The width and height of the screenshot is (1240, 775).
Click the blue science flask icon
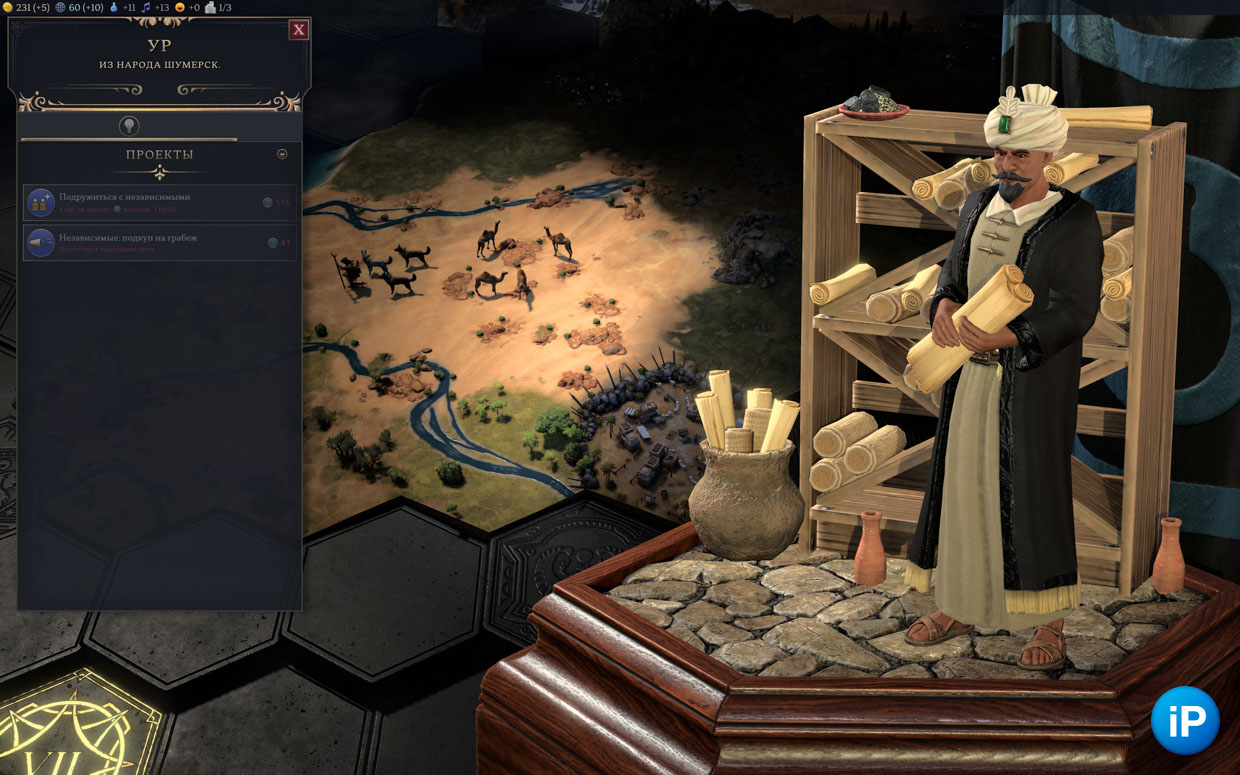point(113,7)
